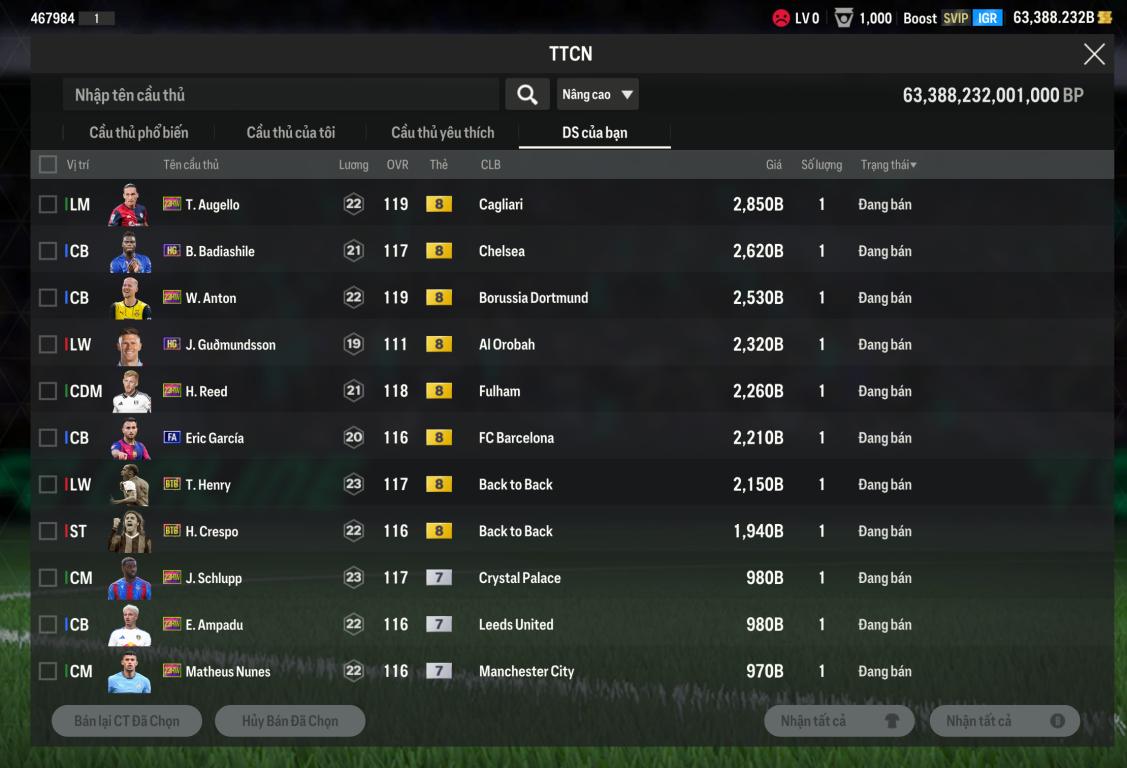Open the Cầu thủ của tôi tab
1127x768 pixels.
coord(291,132)
